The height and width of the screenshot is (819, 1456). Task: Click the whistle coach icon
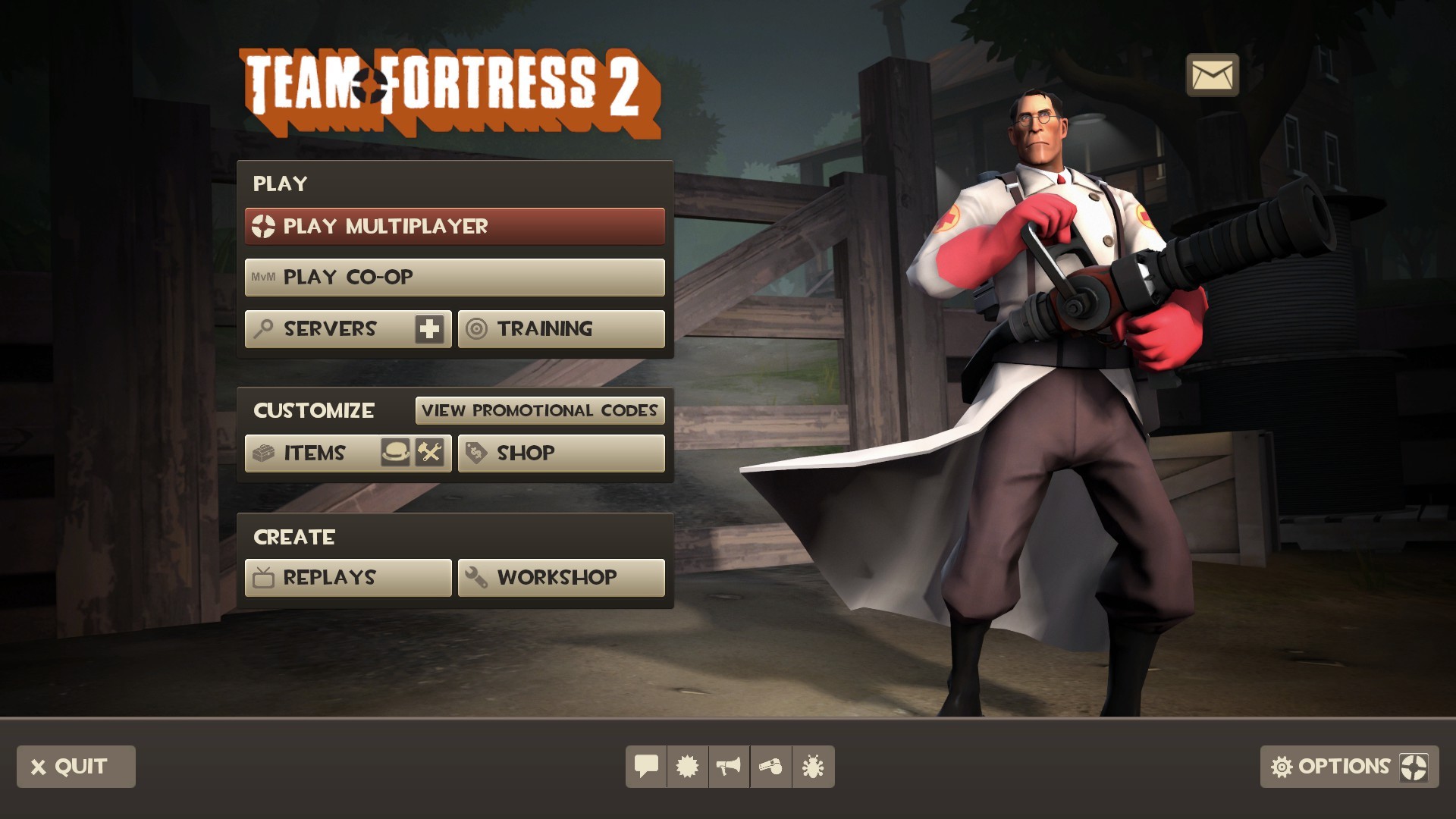770,767
